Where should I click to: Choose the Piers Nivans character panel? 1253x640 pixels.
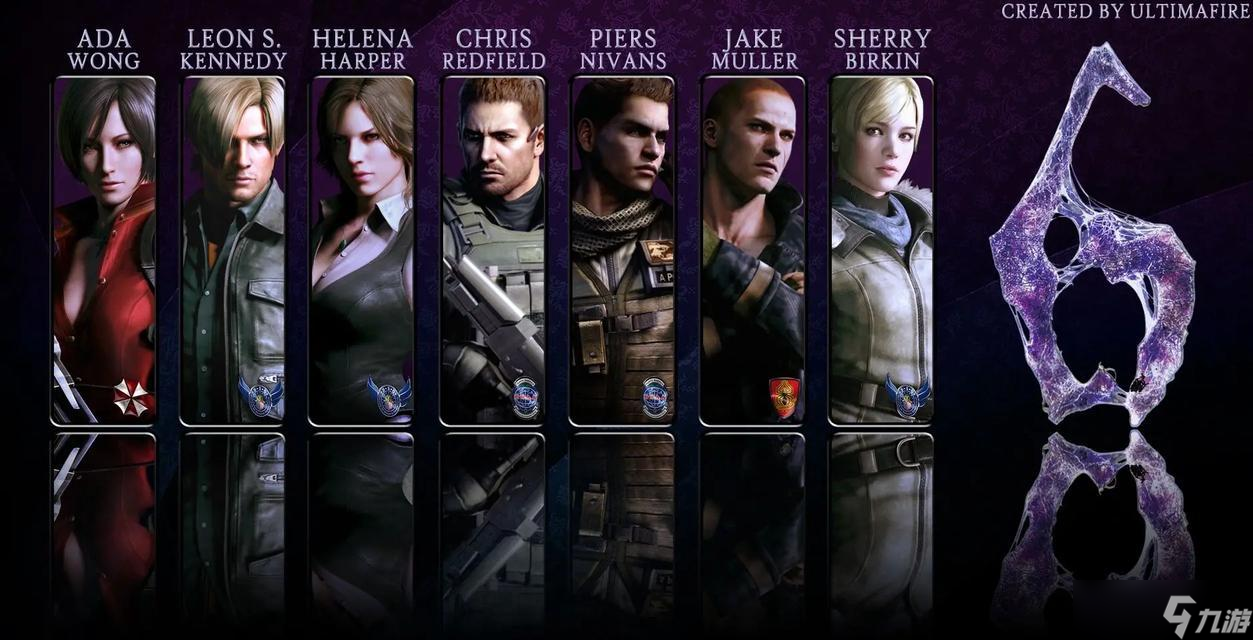pyautogui.click(x=622, y=250)
